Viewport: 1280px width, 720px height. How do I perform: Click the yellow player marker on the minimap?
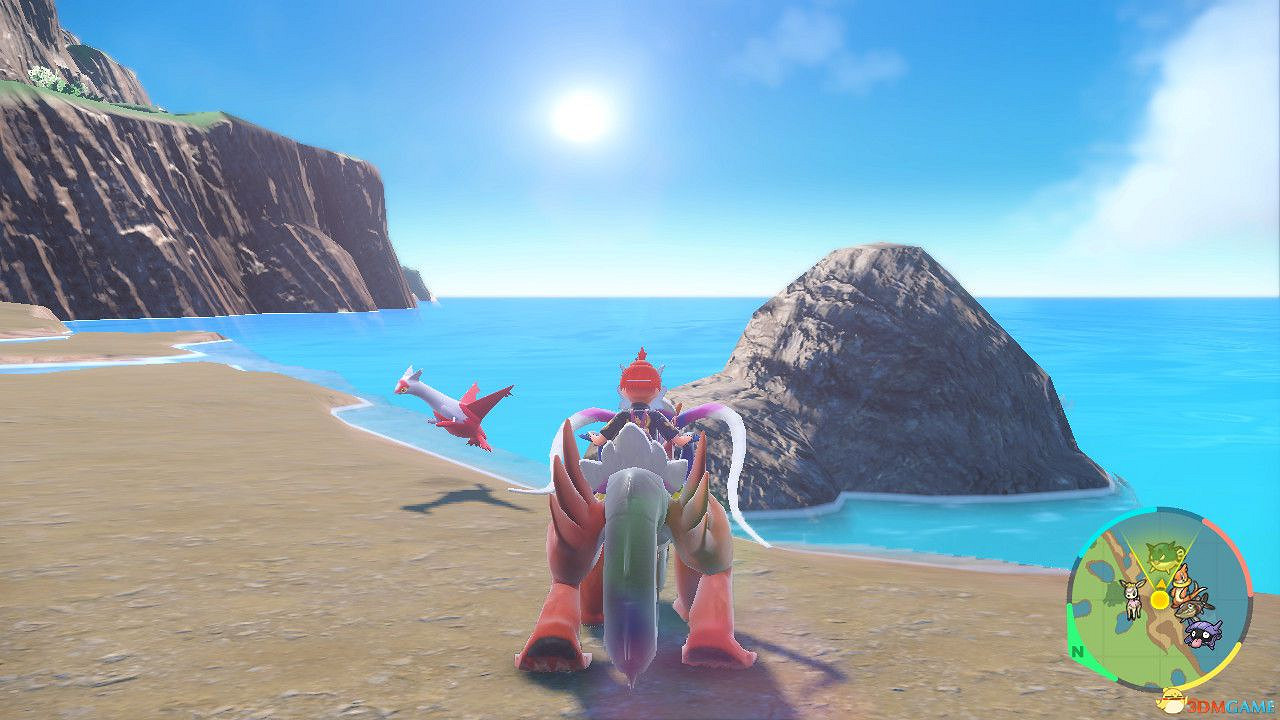[x=1159, y=599]
